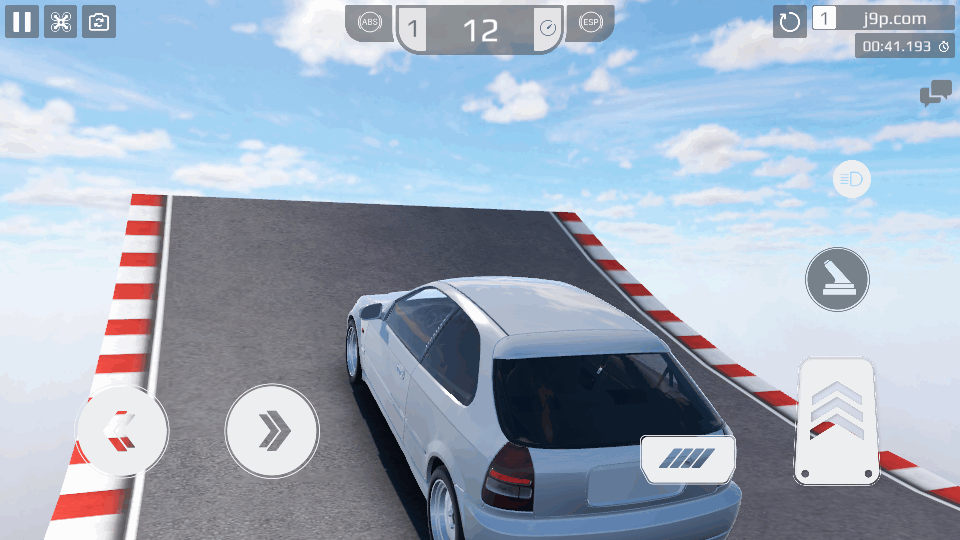Turn on the headlights
The image size is (960, 540).
point(852,180)
